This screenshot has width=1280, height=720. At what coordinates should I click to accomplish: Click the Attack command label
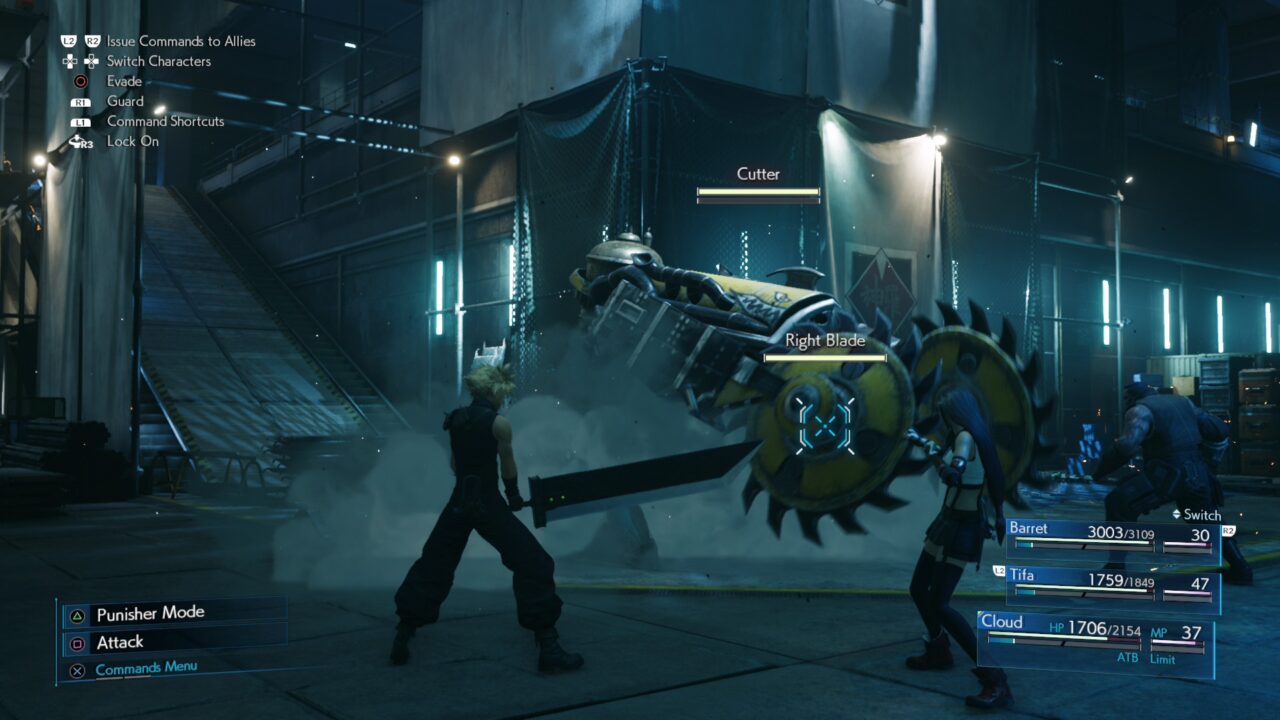coord(120,642)
